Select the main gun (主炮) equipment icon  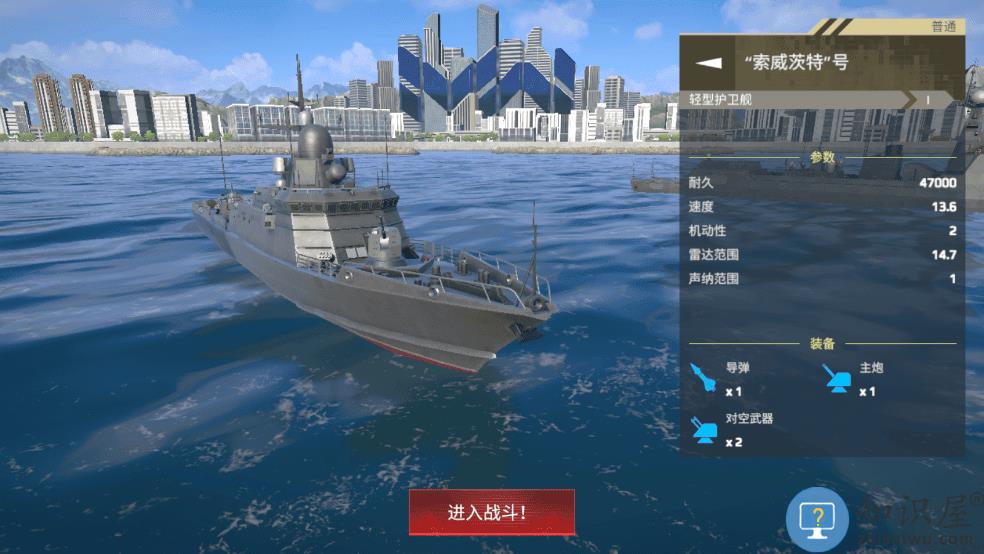pyautogui.click(x=836, y=377)
